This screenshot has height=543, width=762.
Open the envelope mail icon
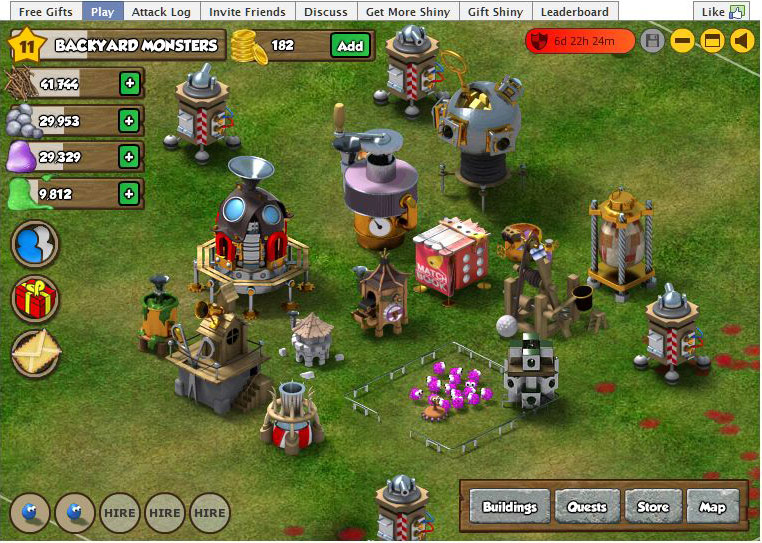pos(35,353)
